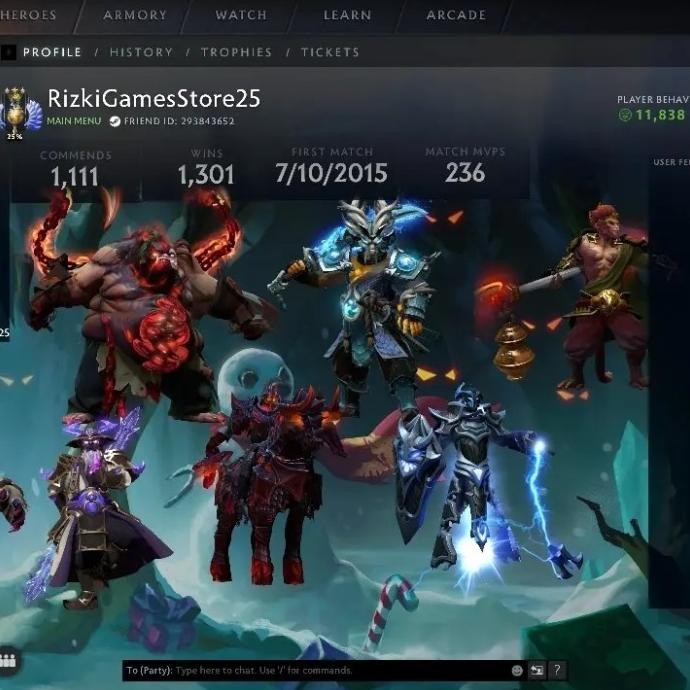This screenshot has height=690, width=690.
Task: Open chat help question mark button
Action: tap(557, 670)
